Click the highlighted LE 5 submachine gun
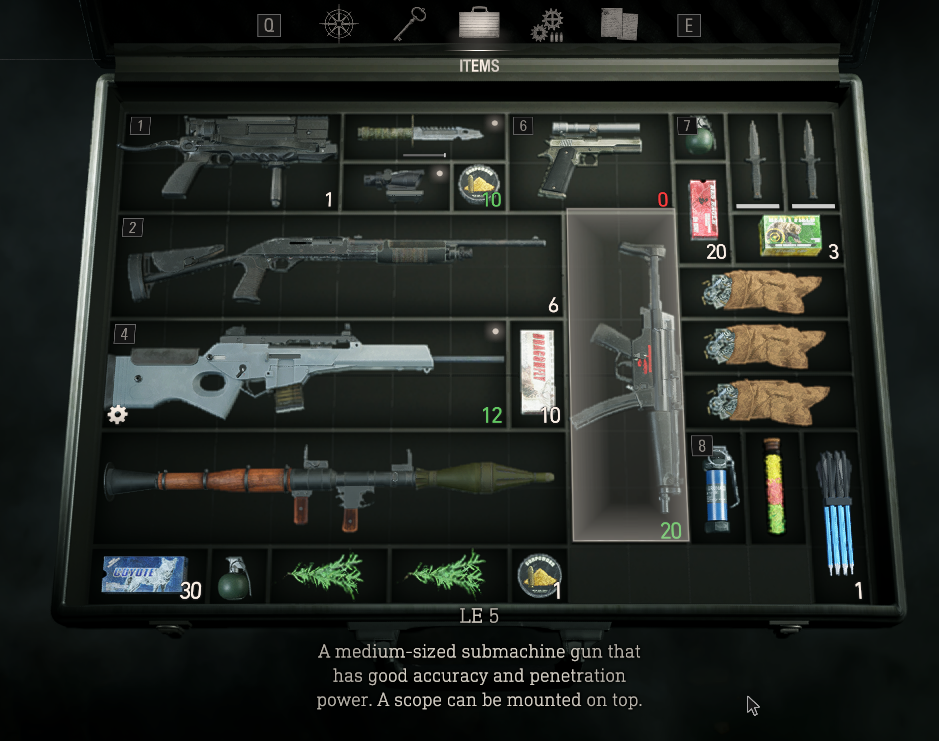The width and height of the screenshot is (939, 741). click(x=628, y=375)
